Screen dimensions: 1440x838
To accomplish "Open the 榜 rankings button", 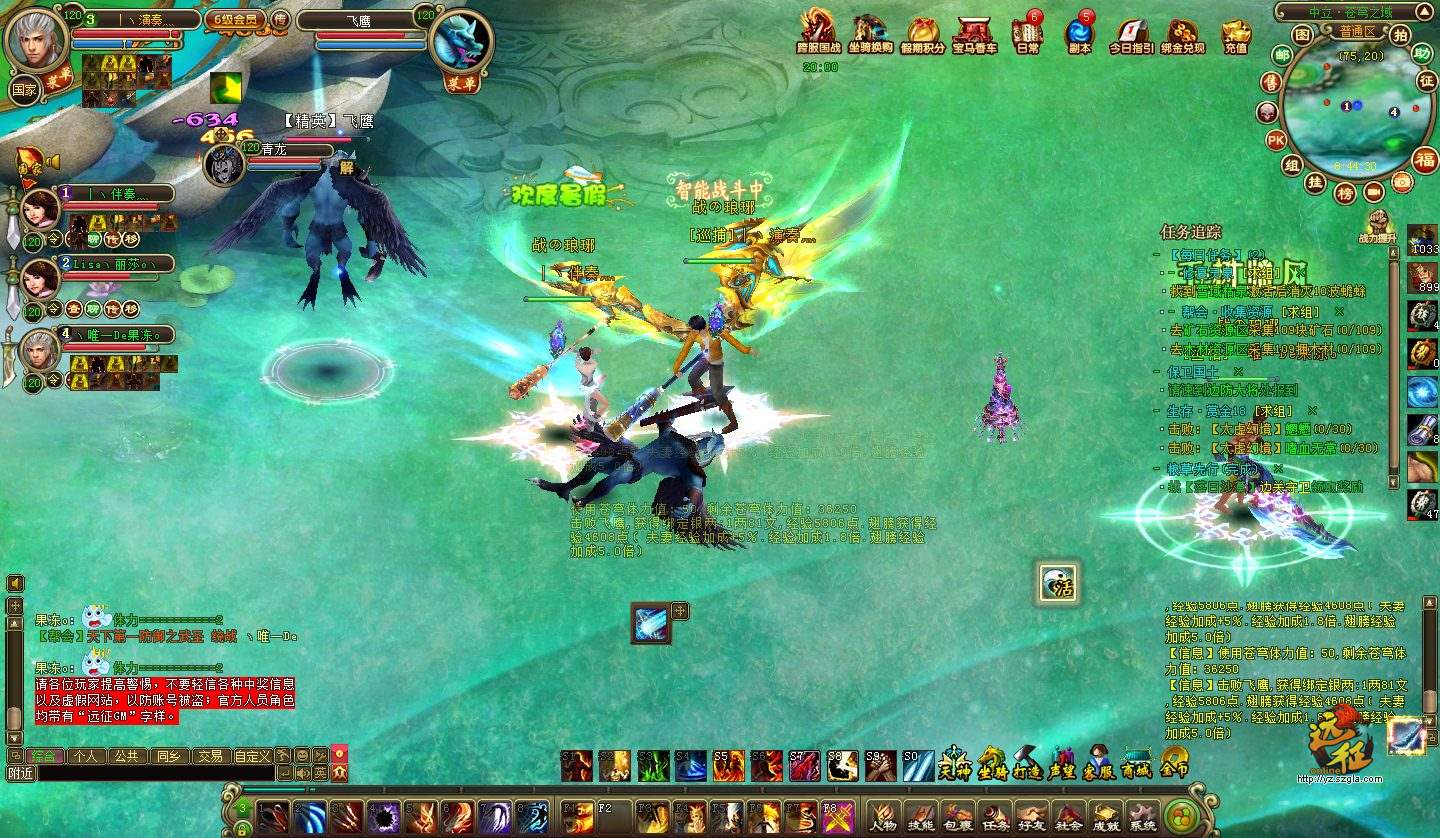I will tap(1346, 191).
